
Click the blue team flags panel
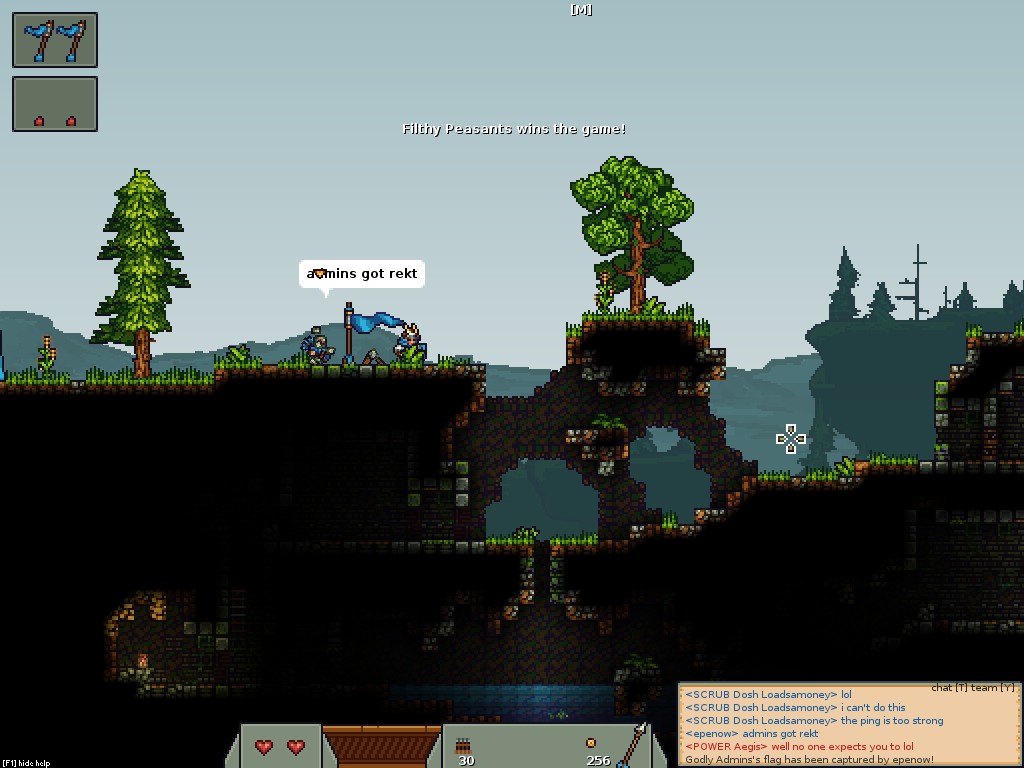55,40
